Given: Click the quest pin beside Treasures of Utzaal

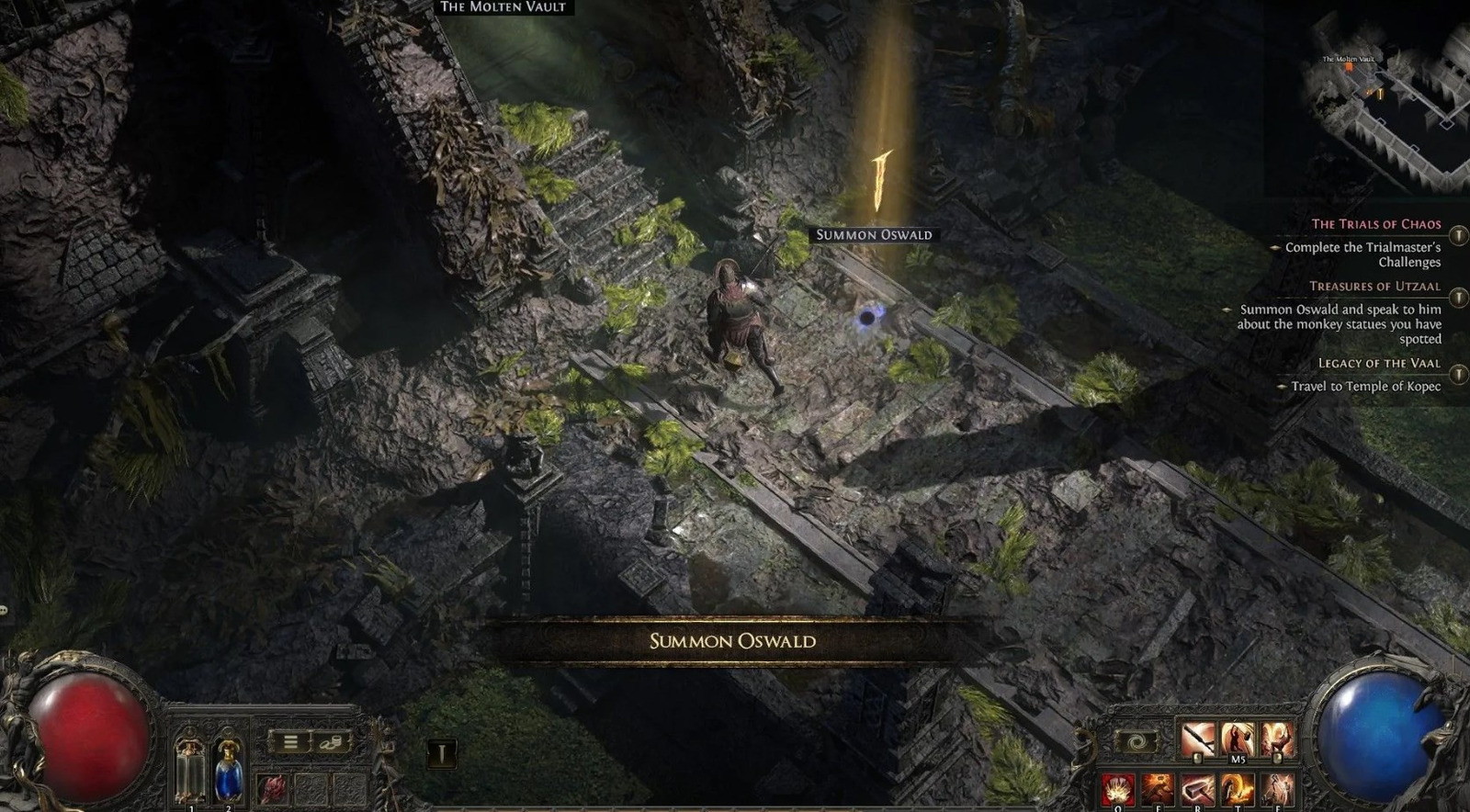Looking at the screenshot, I should point(1458,298).
